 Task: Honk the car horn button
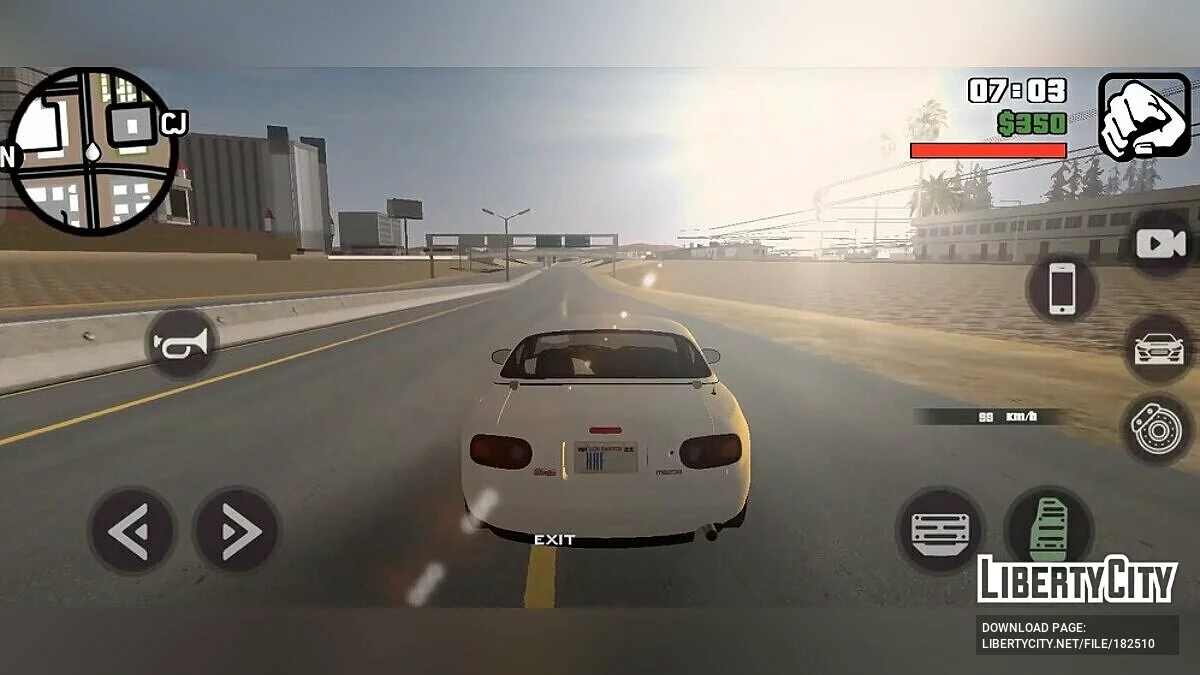point(181,344)
